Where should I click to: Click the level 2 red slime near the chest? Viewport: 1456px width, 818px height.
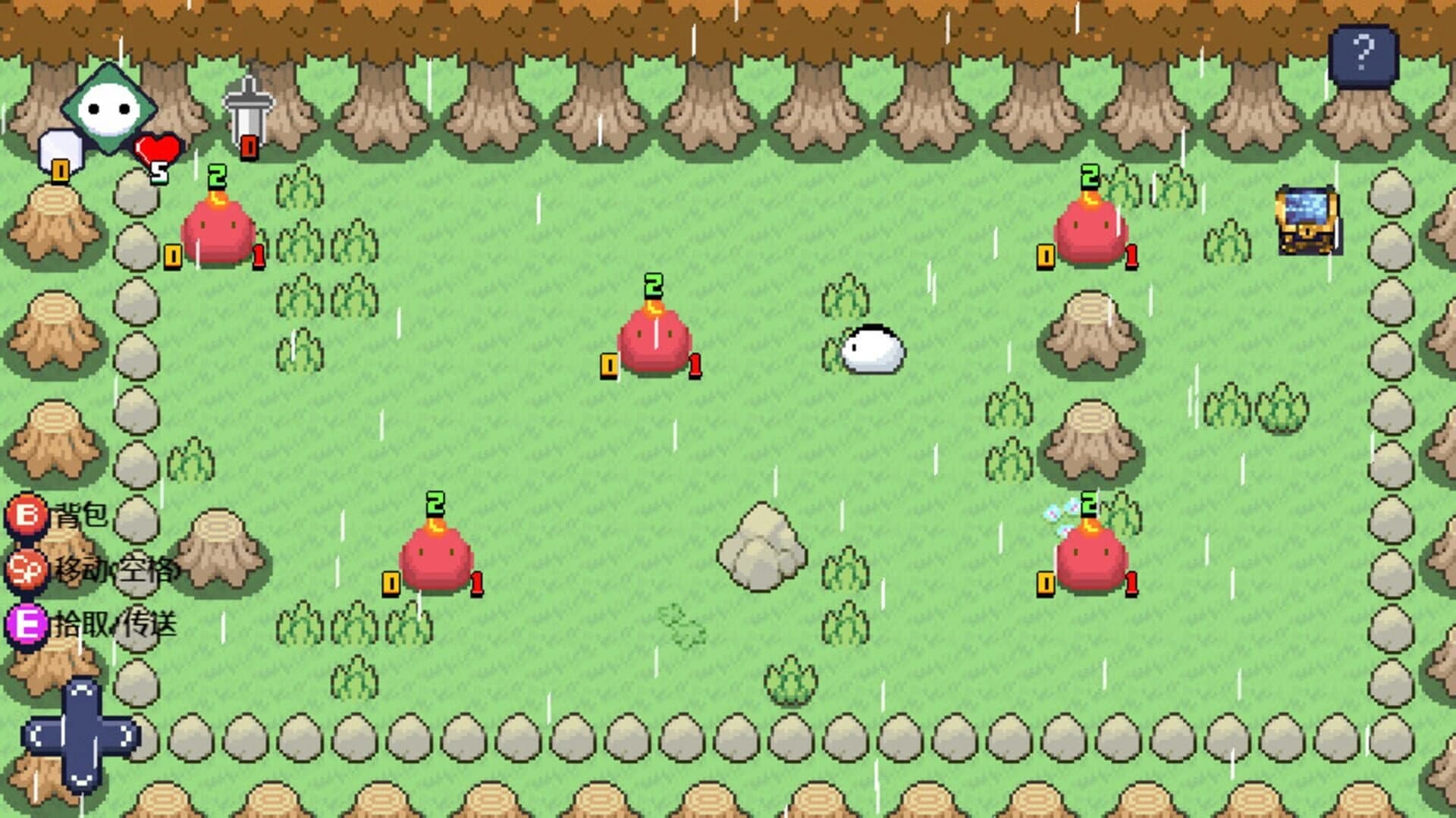point(1089,231)
